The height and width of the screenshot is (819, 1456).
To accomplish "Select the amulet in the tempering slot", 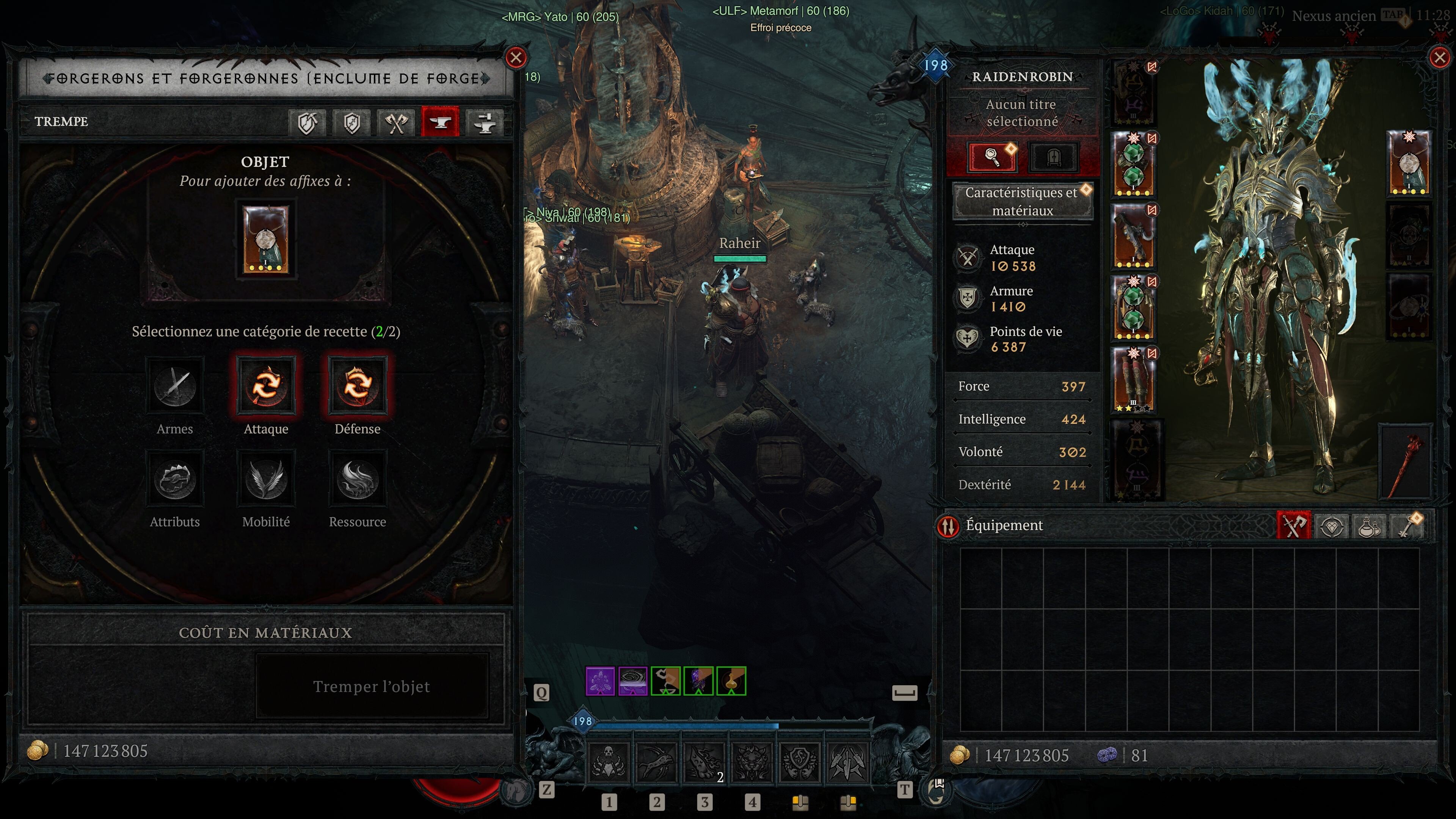I will [x=265, y=240].
